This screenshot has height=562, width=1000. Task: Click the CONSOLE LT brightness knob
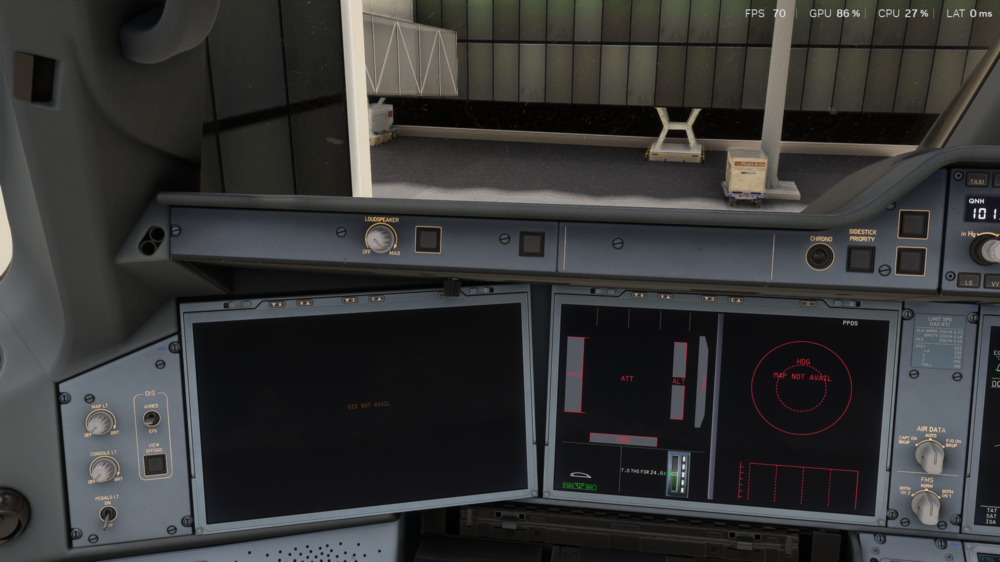click(x=101, y=468)
